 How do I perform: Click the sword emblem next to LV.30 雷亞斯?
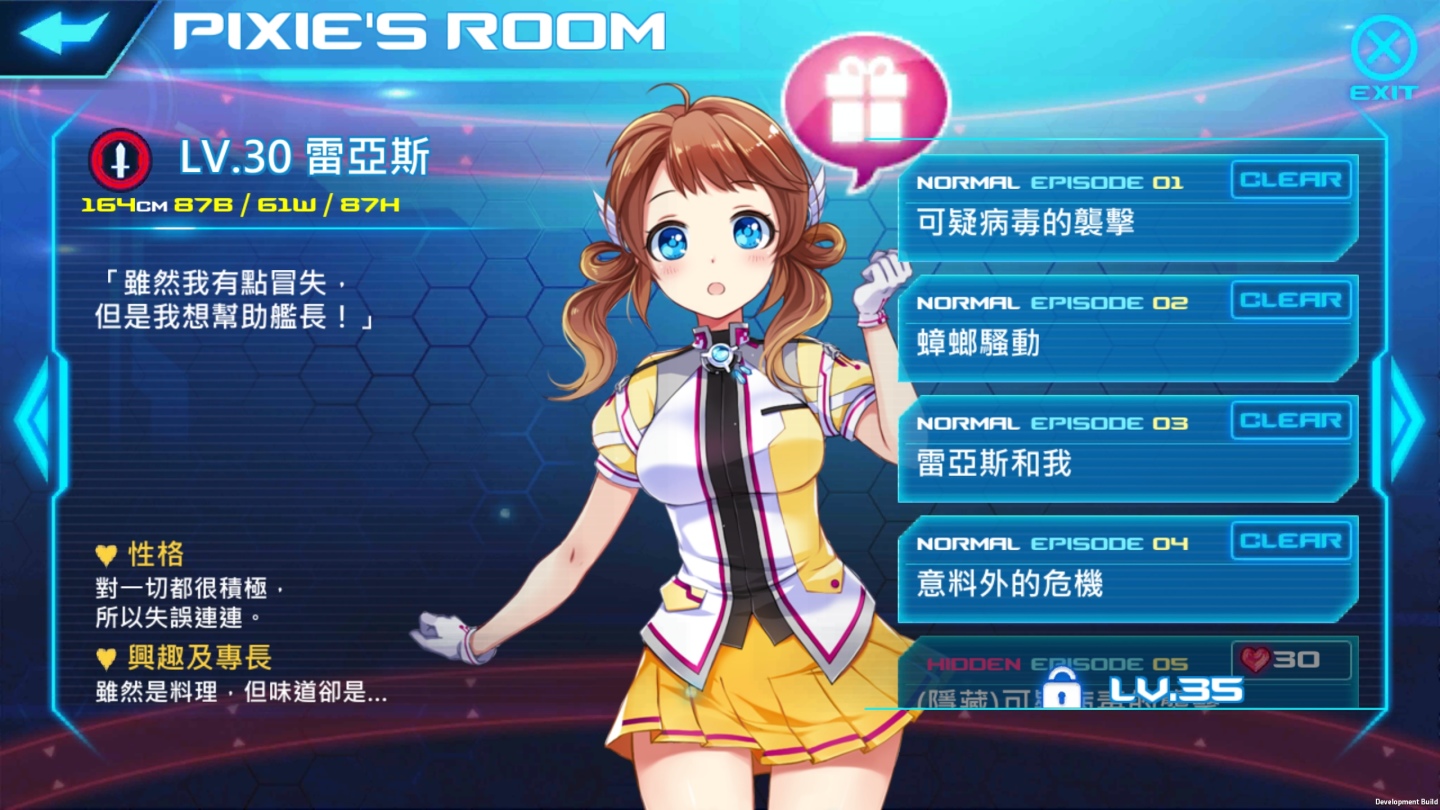(120, 158)
